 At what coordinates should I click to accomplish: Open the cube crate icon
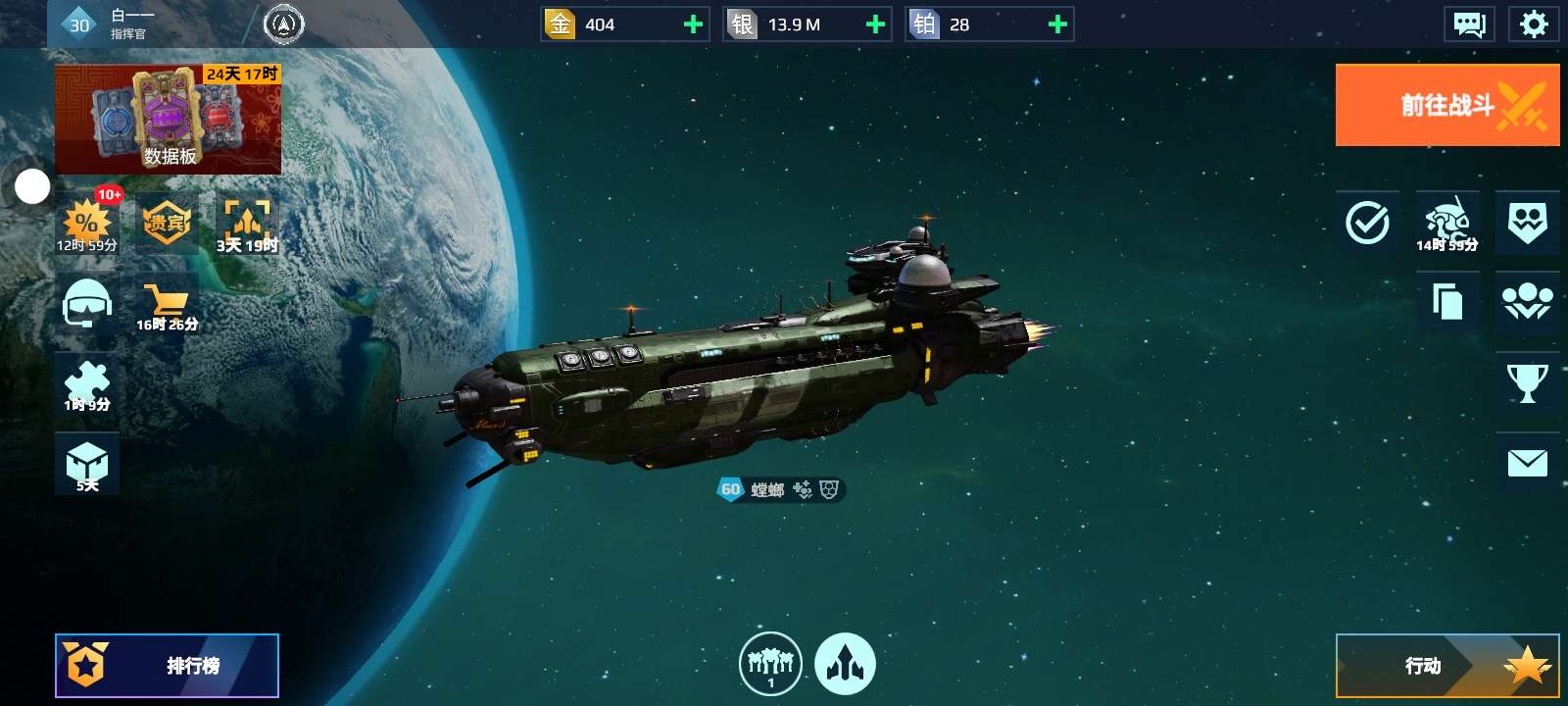point(87,464)
